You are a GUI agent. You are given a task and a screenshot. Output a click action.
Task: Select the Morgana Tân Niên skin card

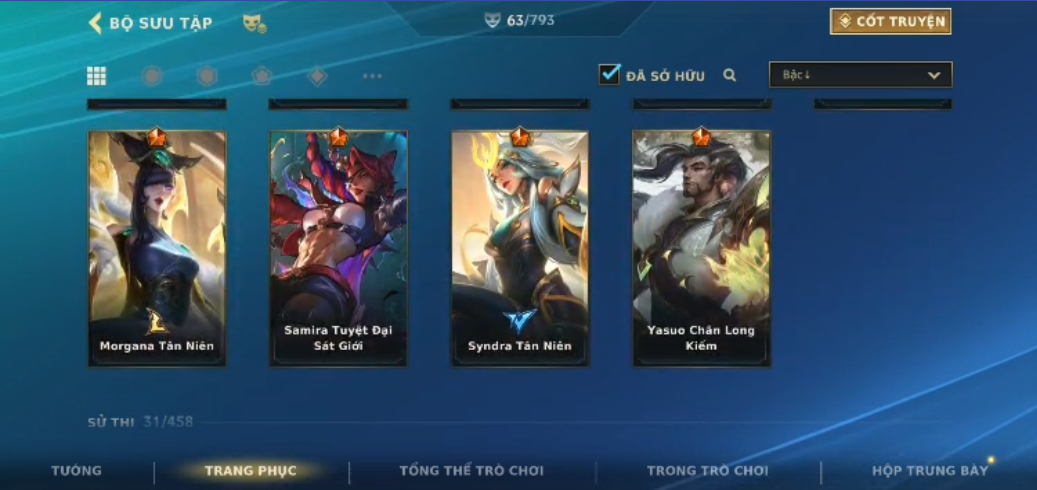pos(157,248)
